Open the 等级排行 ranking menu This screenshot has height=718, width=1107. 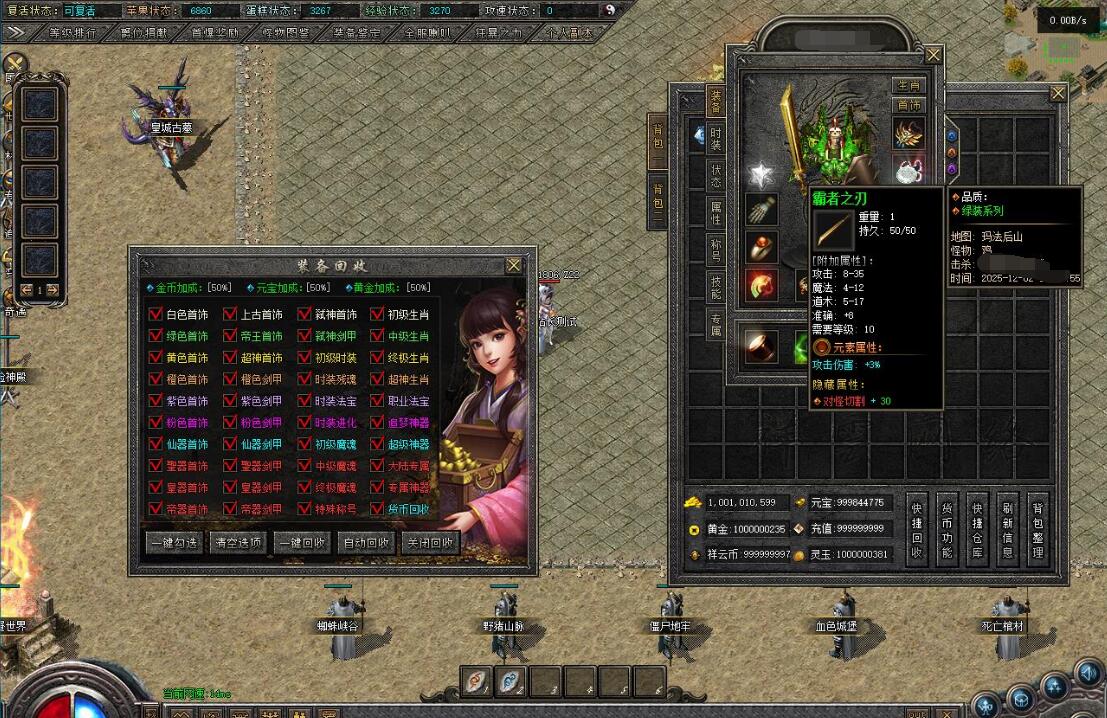pyautogui.click(x=72, y=32)
